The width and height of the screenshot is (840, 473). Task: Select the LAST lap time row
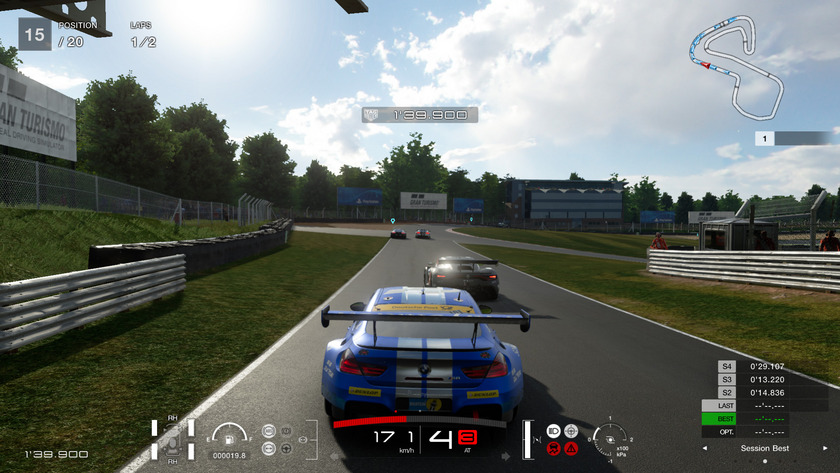point(766,405)
